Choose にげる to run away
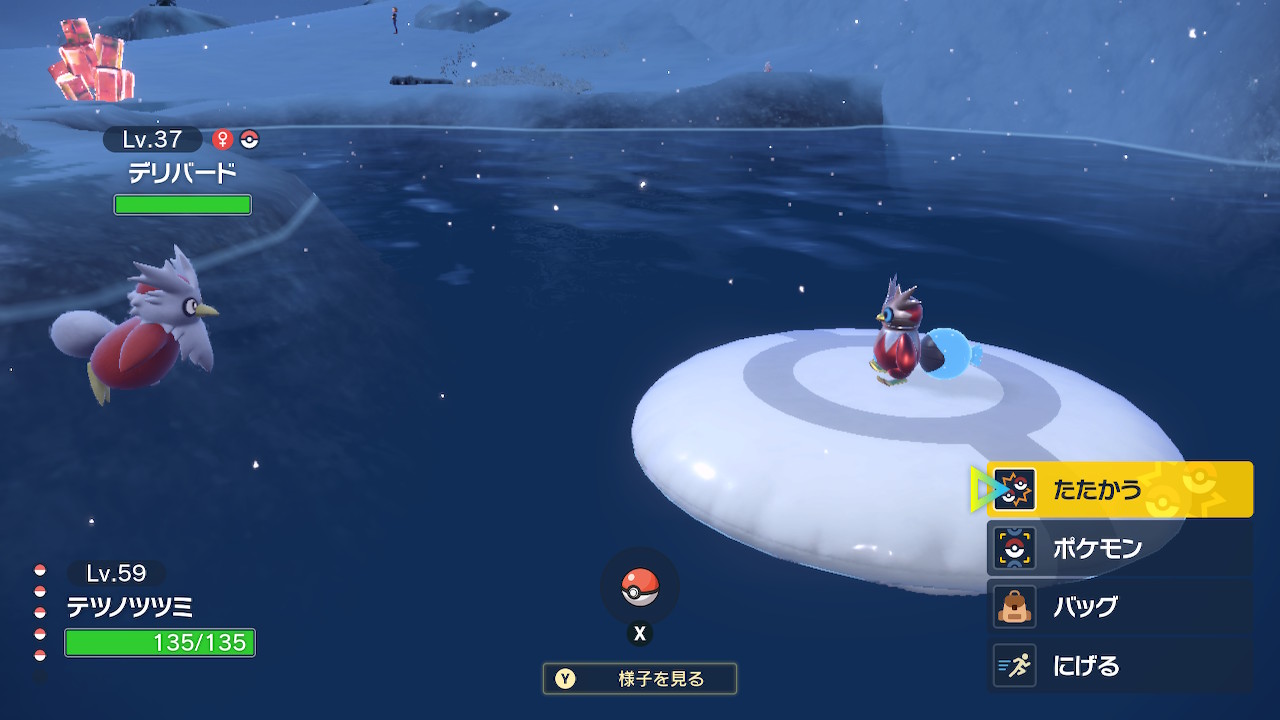 coord(1120,666)
